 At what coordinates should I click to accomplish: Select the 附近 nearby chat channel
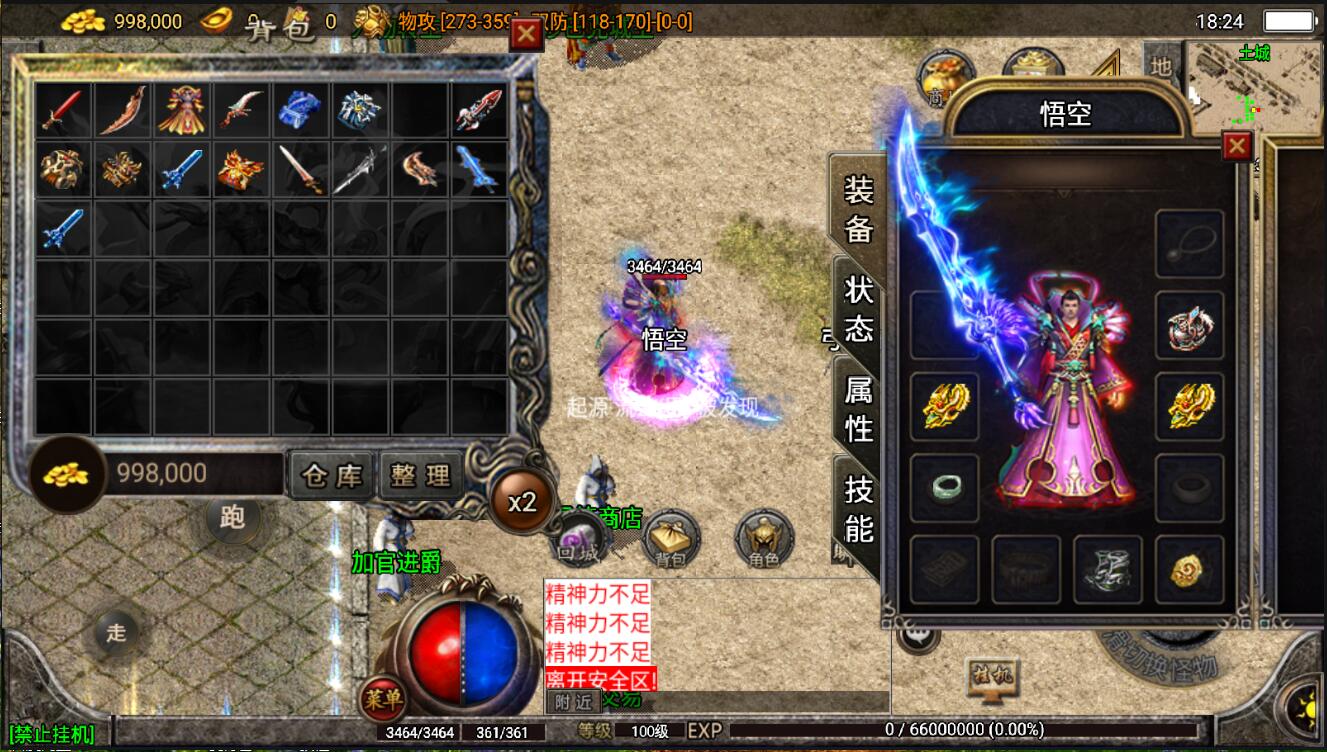573,702
